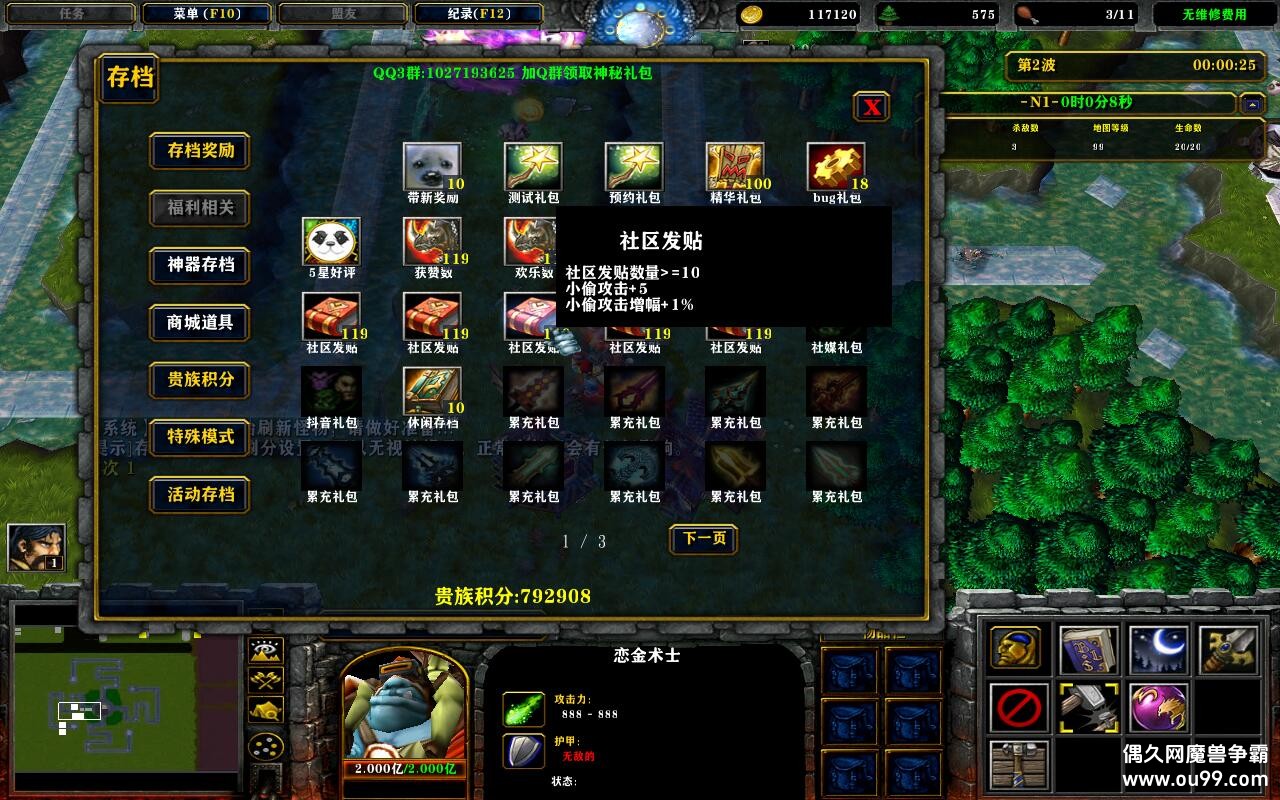This screenshot has width=1280, height=800.
Task: Open the 测试礼包 wand gift icon
Action: [533, 163]
